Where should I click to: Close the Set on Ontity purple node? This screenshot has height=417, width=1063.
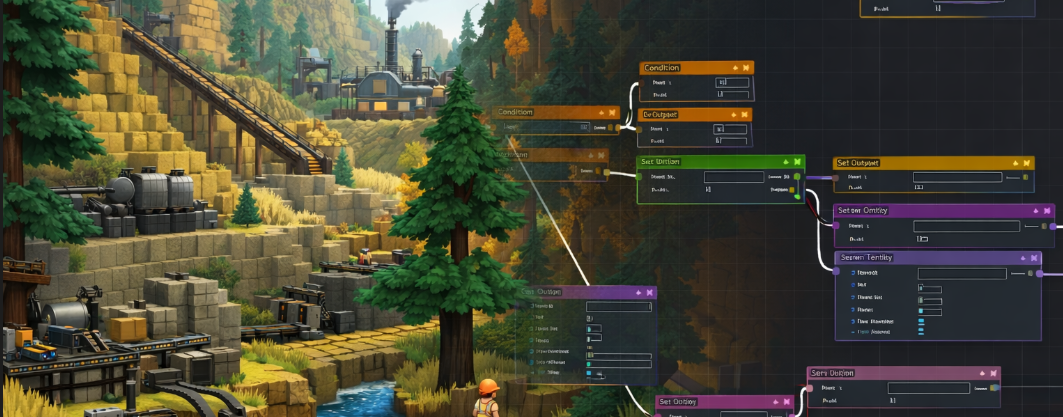pyautogui.click(x=1045, y=211)
